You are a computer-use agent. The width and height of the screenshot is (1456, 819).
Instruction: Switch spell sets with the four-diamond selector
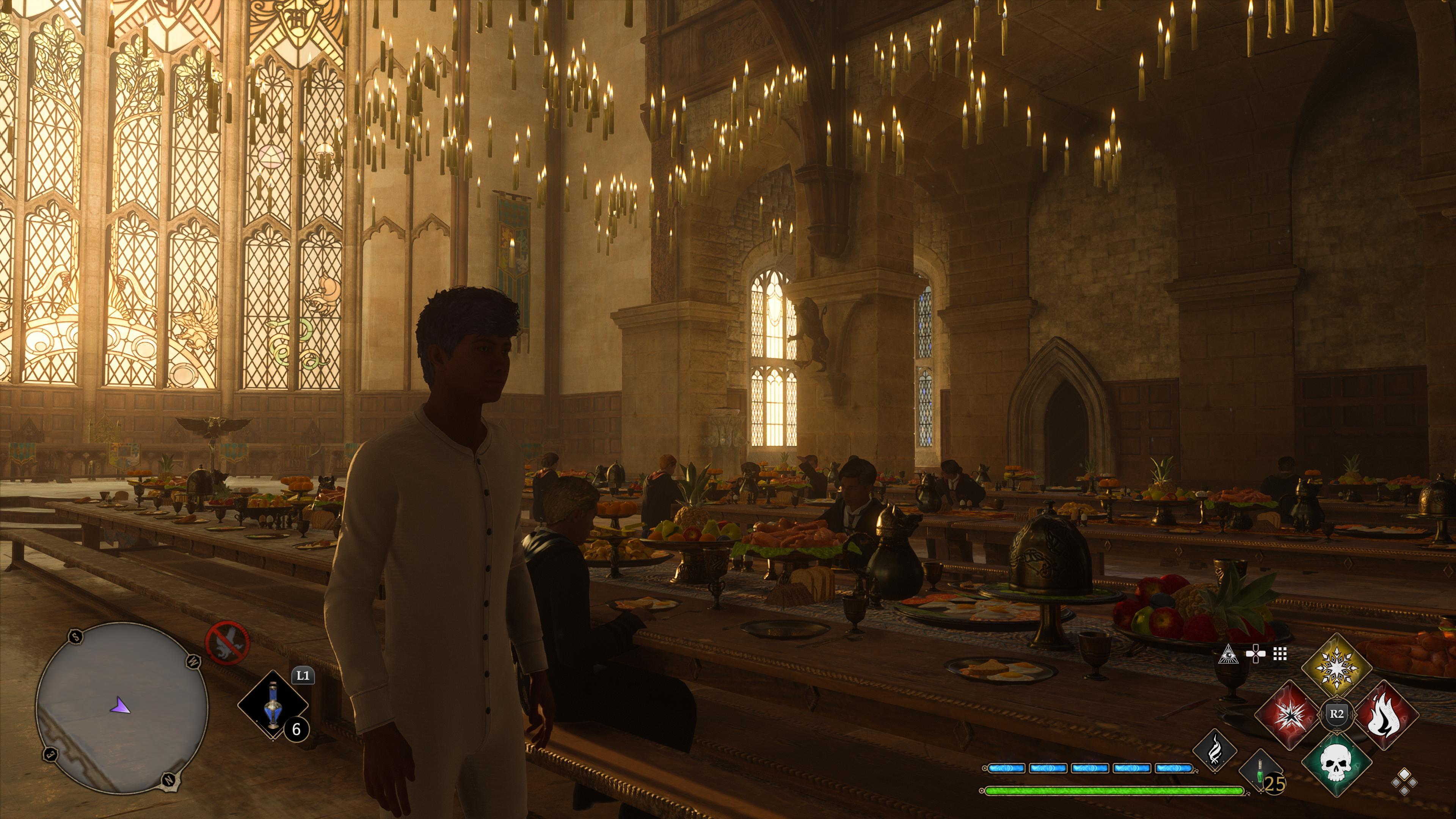[1404, 783]
